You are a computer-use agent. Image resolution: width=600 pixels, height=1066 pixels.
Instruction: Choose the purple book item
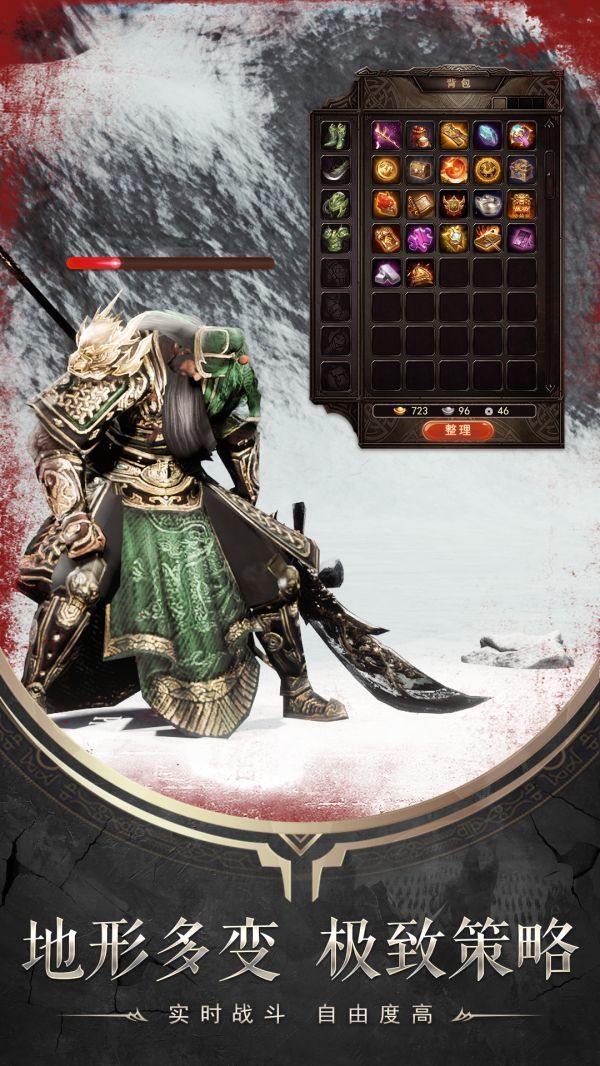click(x=521, y=238)
